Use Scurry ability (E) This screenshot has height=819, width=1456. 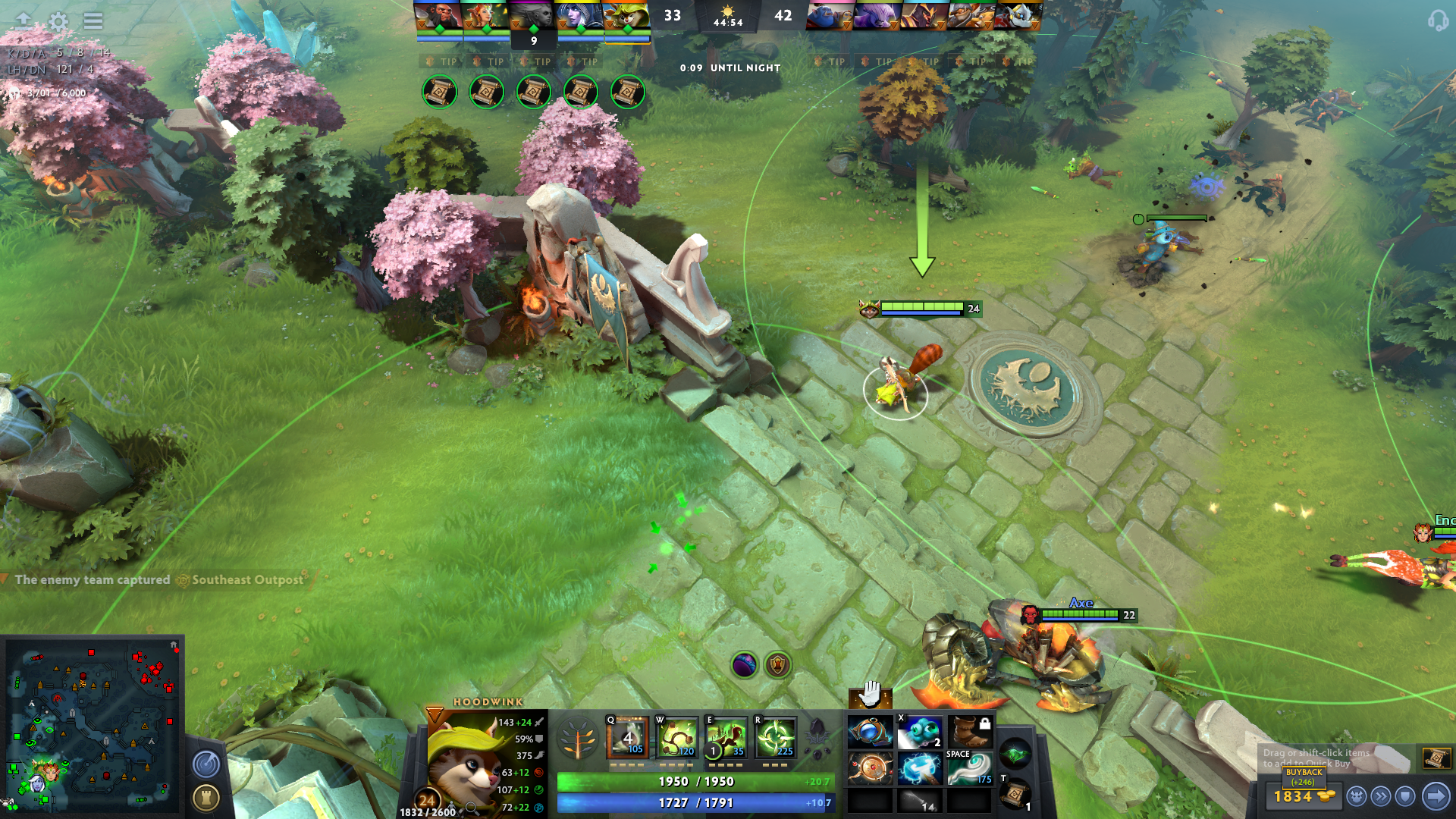(x=726, y=738)
